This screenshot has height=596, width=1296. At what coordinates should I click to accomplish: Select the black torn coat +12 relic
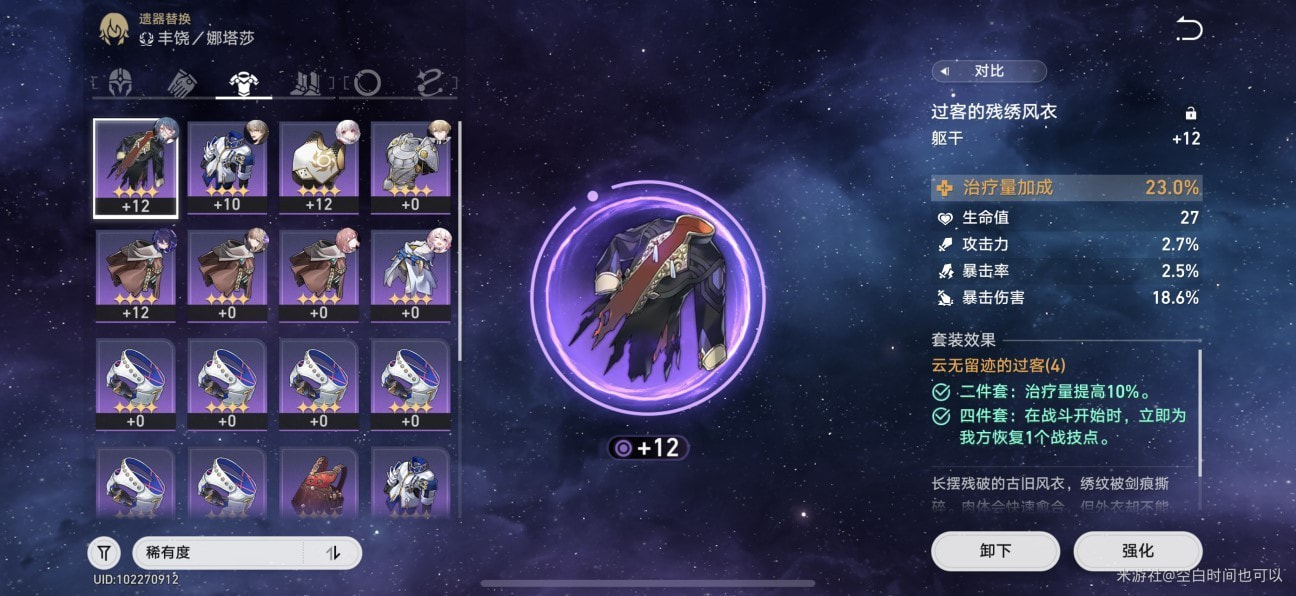tap(135, 168)
